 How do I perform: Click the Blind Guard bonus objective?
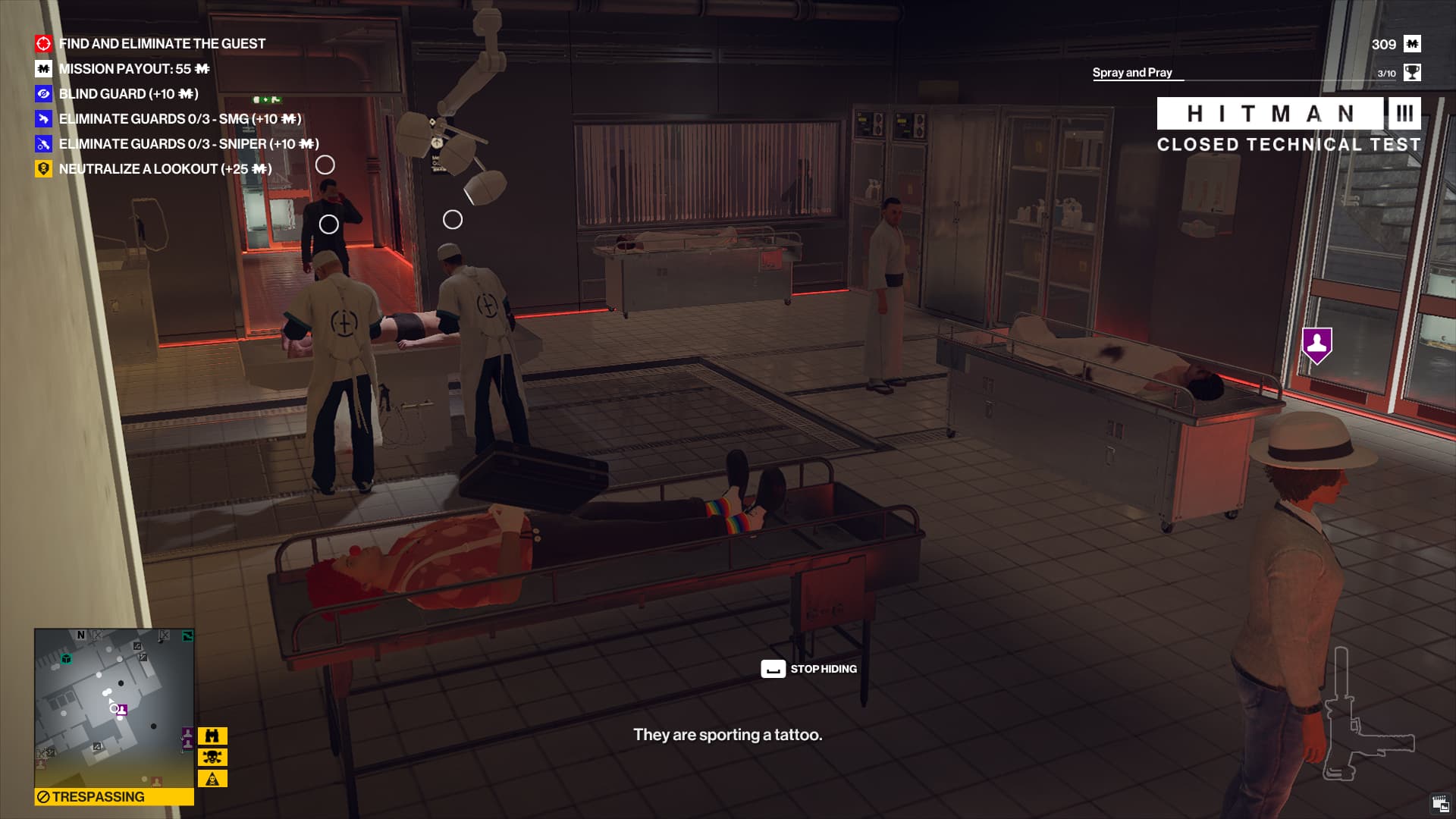pyautogui.click(x=128, y=94)
